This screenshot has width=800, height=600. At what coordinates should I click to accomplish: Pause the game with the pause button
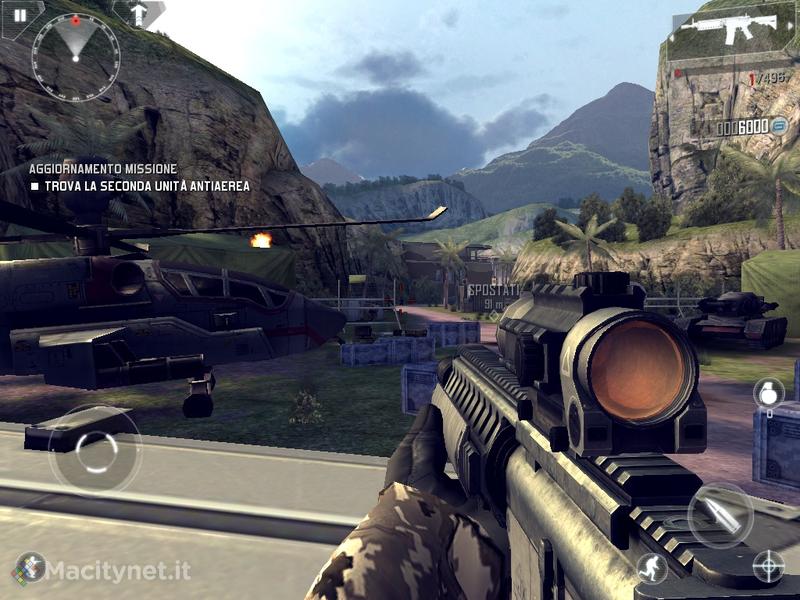pyautogui.click(x=19, y=15)
